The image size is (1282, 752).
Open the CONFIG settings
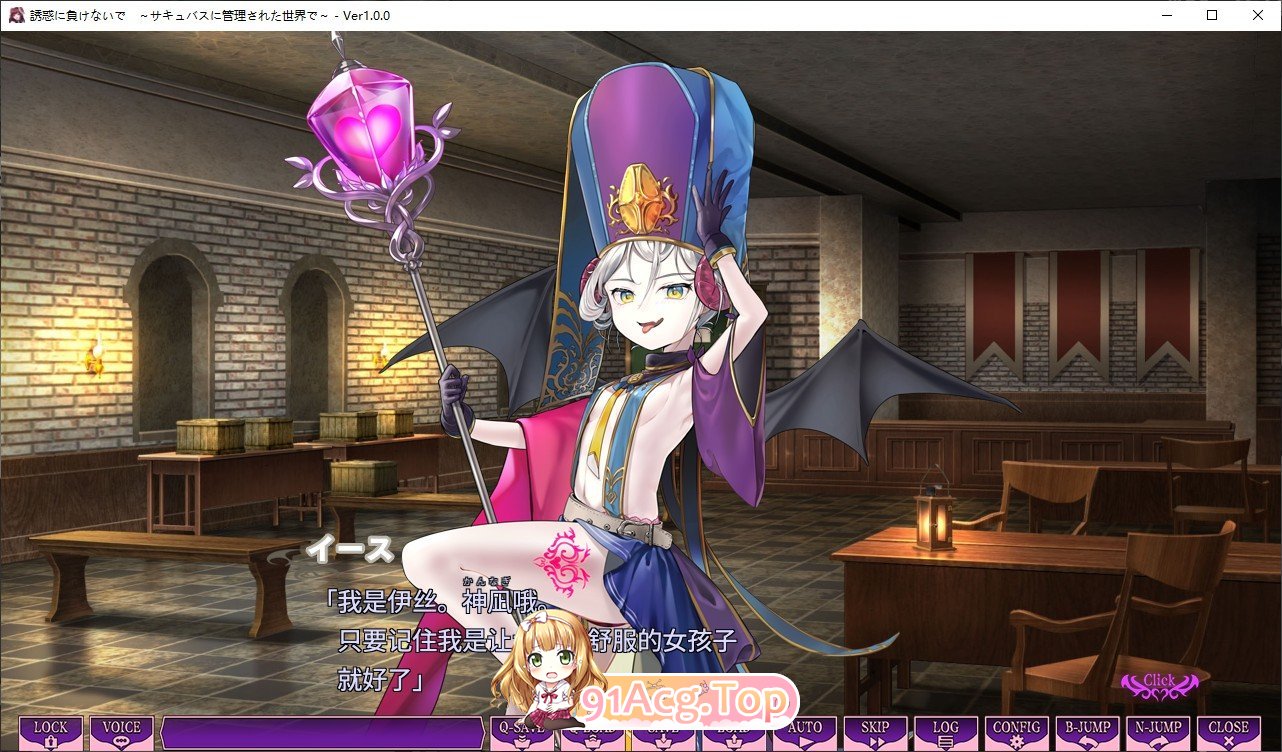[1016, 733]
